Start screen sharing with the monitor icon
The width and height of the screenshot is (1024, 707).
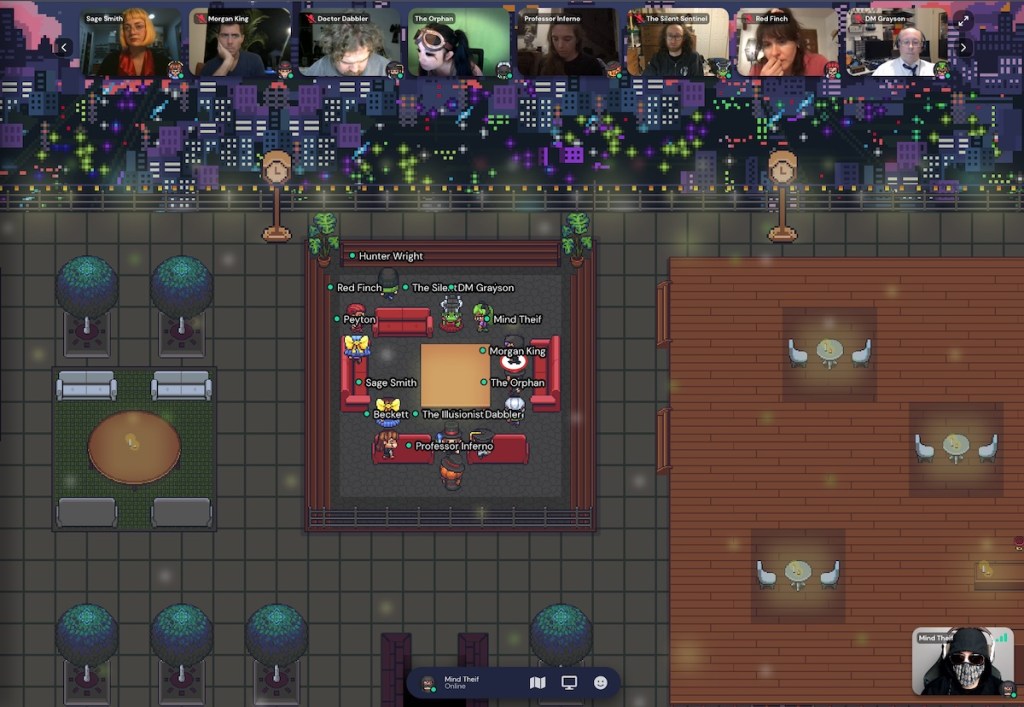click(x=569, y=683)
